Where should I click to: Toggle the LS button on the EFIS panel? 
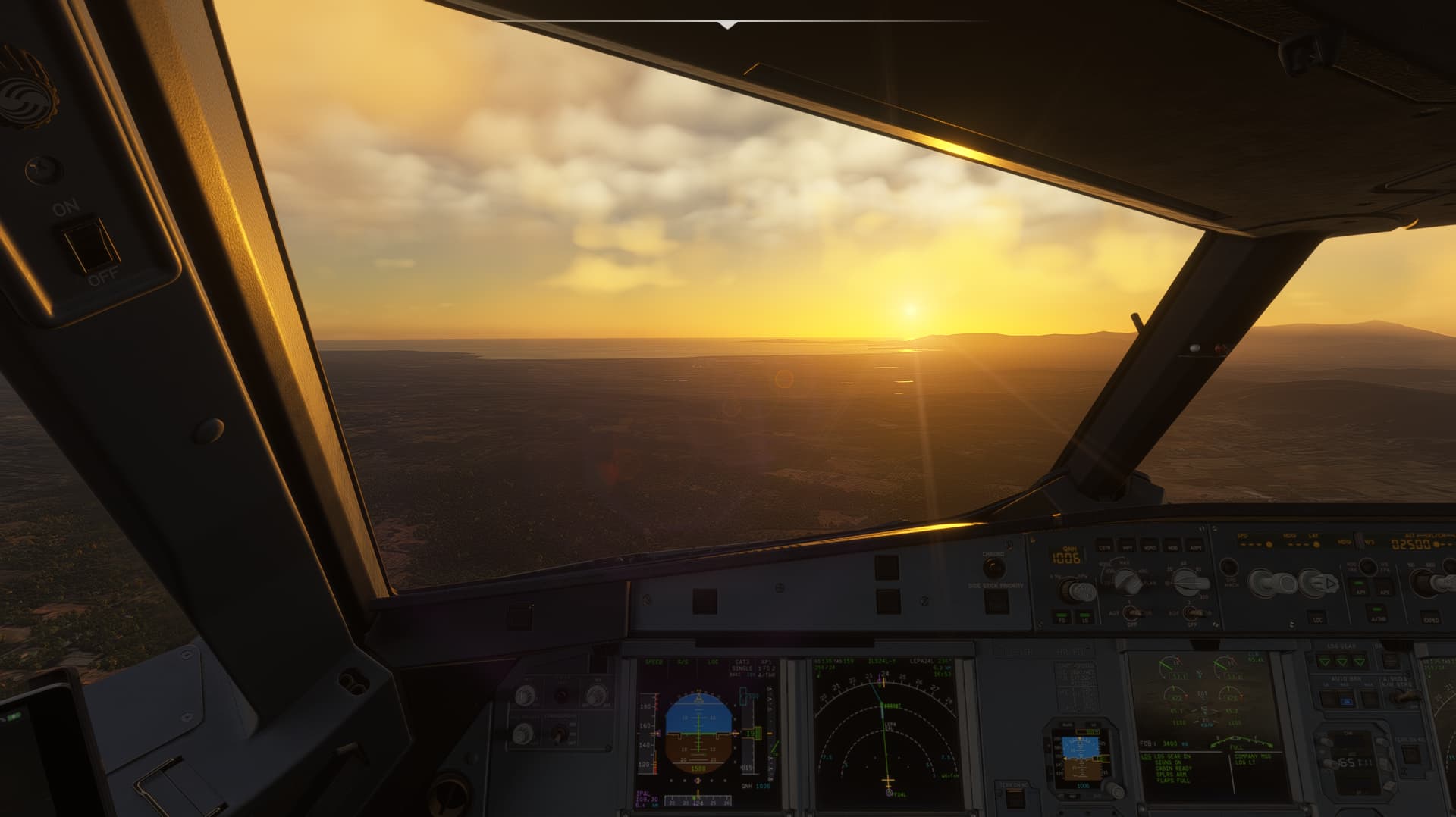point(1085,618)
